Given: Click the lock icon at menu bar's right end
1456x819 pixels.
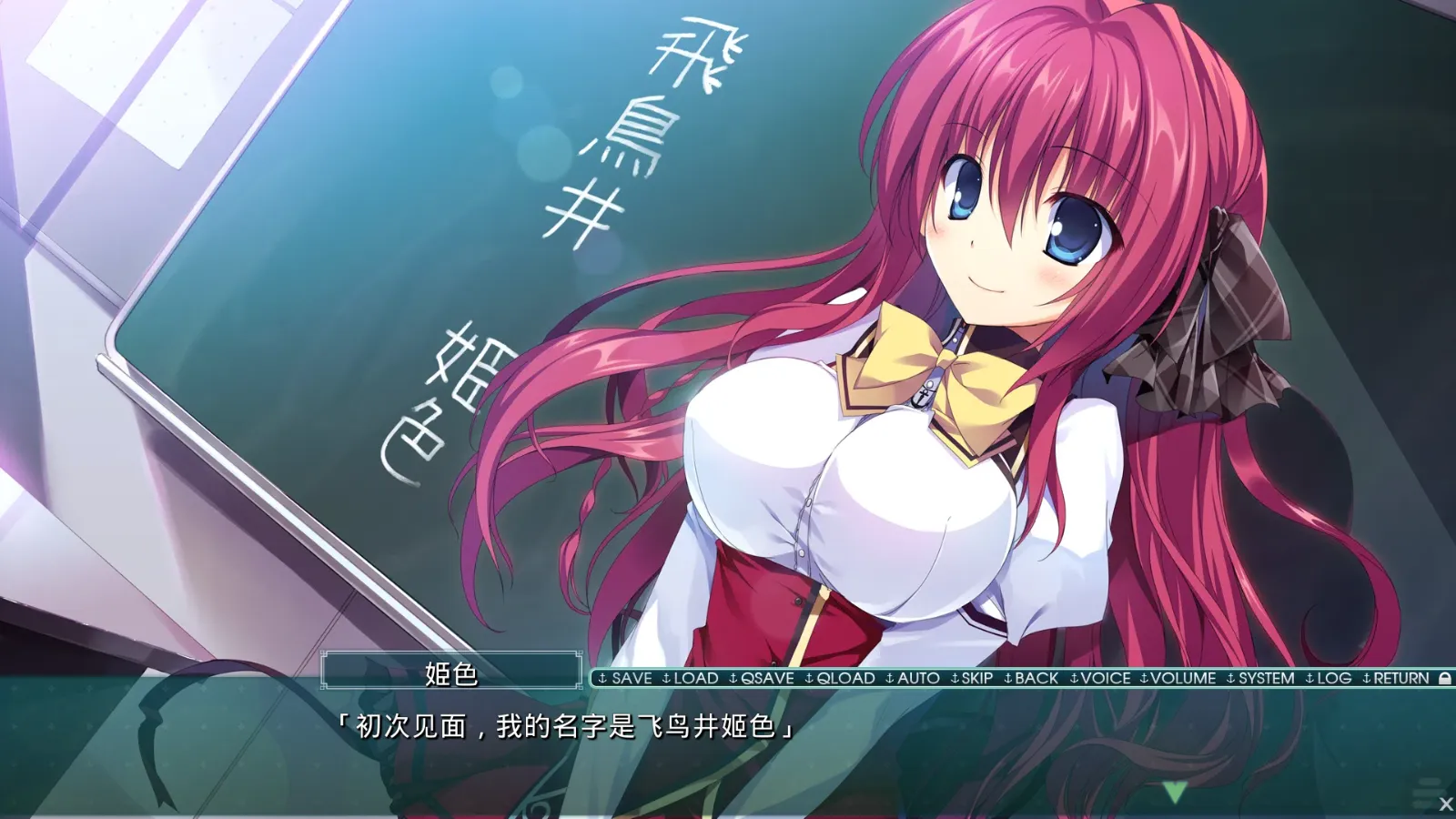Looking at the screenshot, I should [1444, 679].
